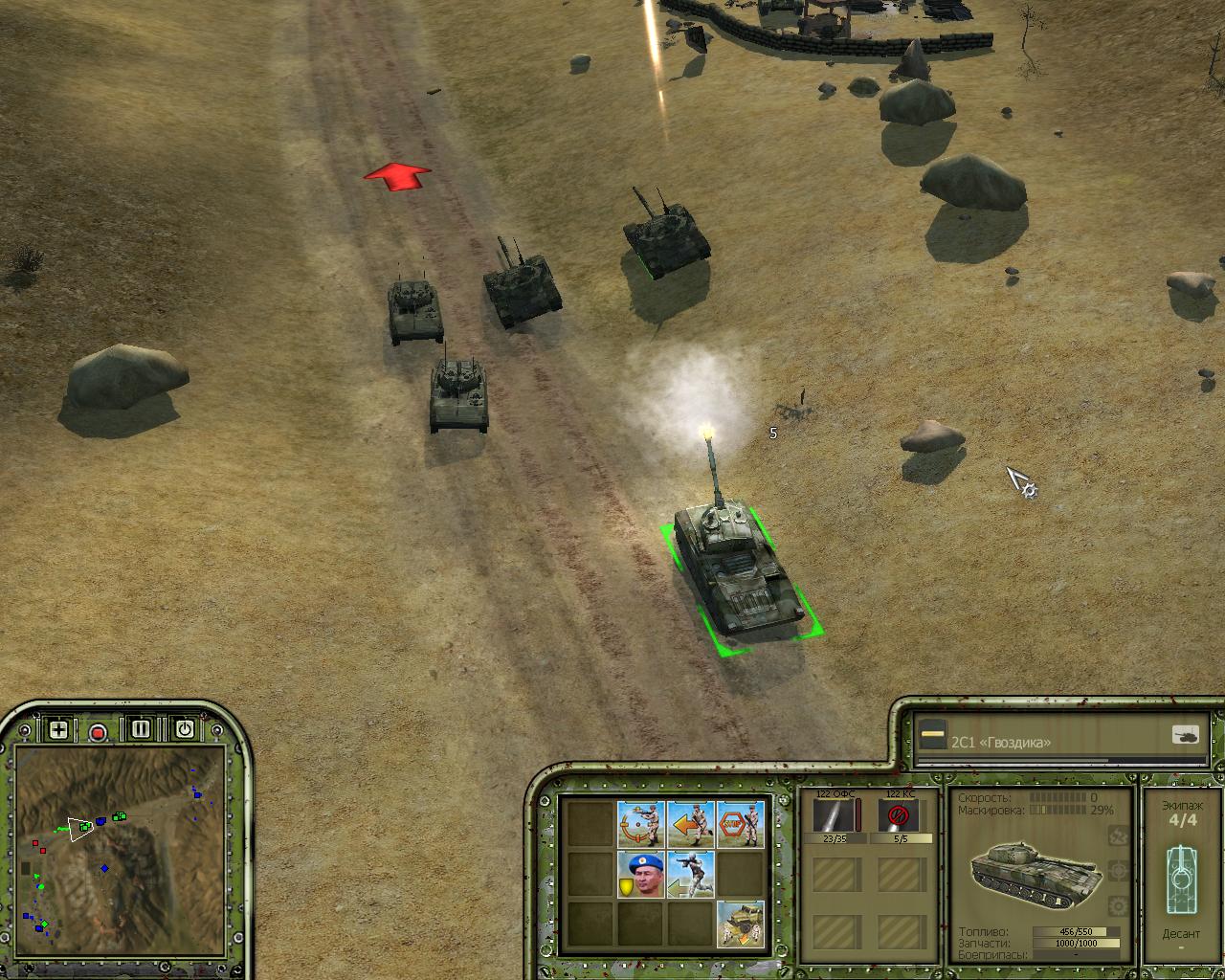Image resolution: width=1225 pixels, height=980 pixels.
Task: Choose the running soldier assault move icon
Action: click(x=691, y=874)
